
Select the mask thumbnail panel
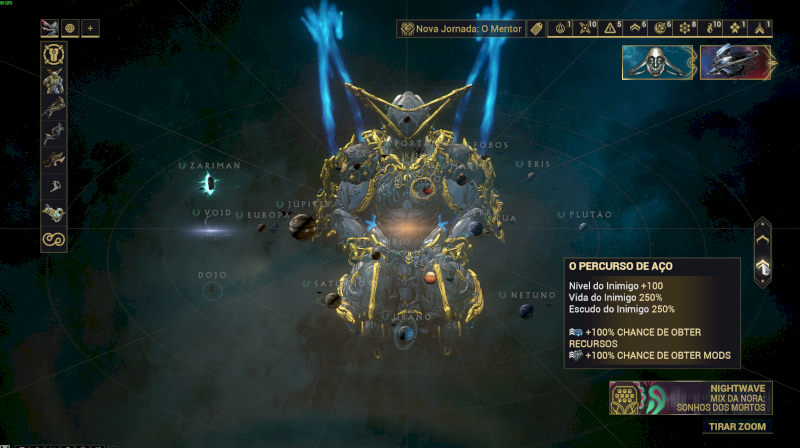(658, 62)
